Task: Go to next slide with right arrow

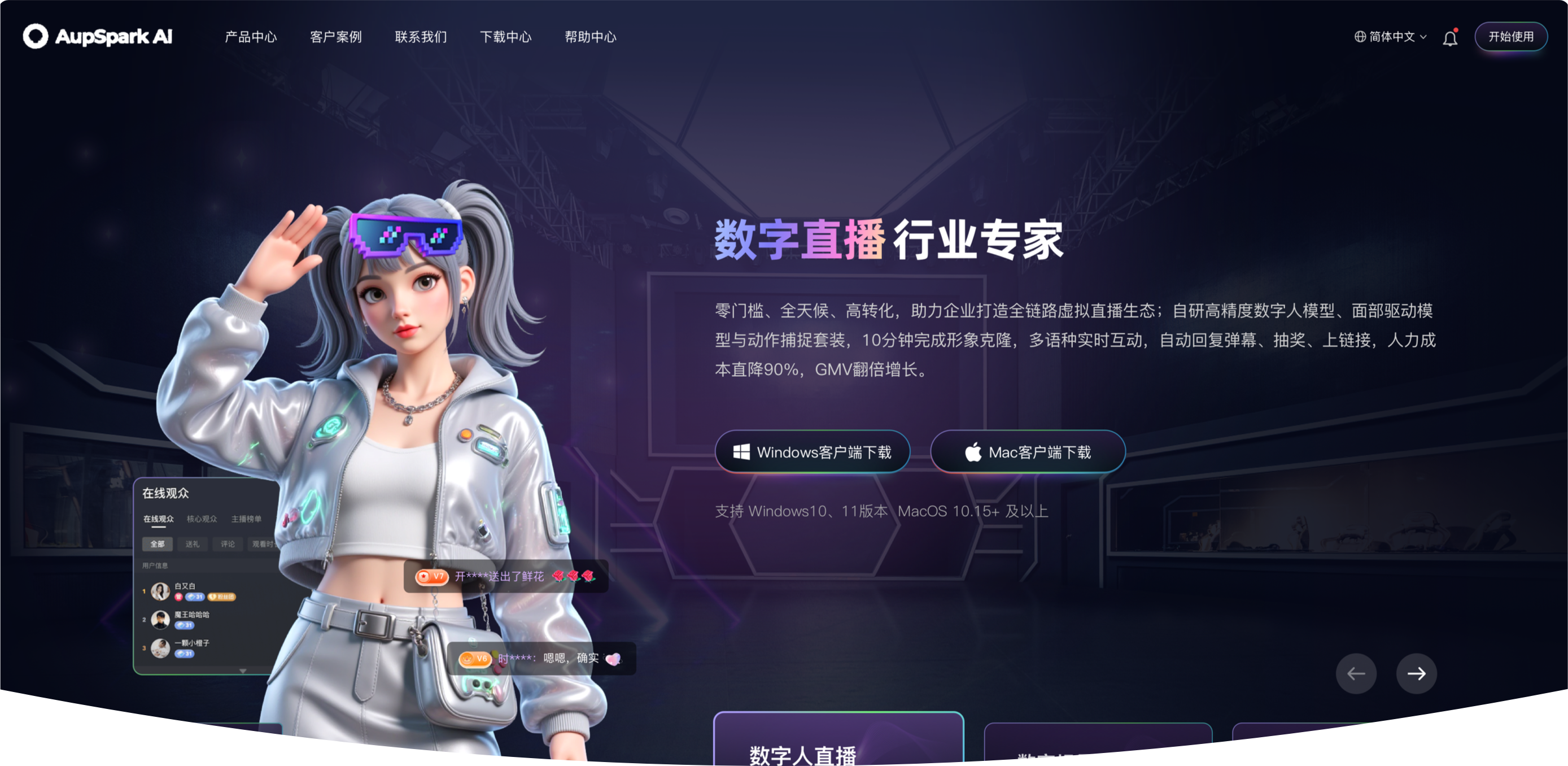Action: pos(1417,673)
